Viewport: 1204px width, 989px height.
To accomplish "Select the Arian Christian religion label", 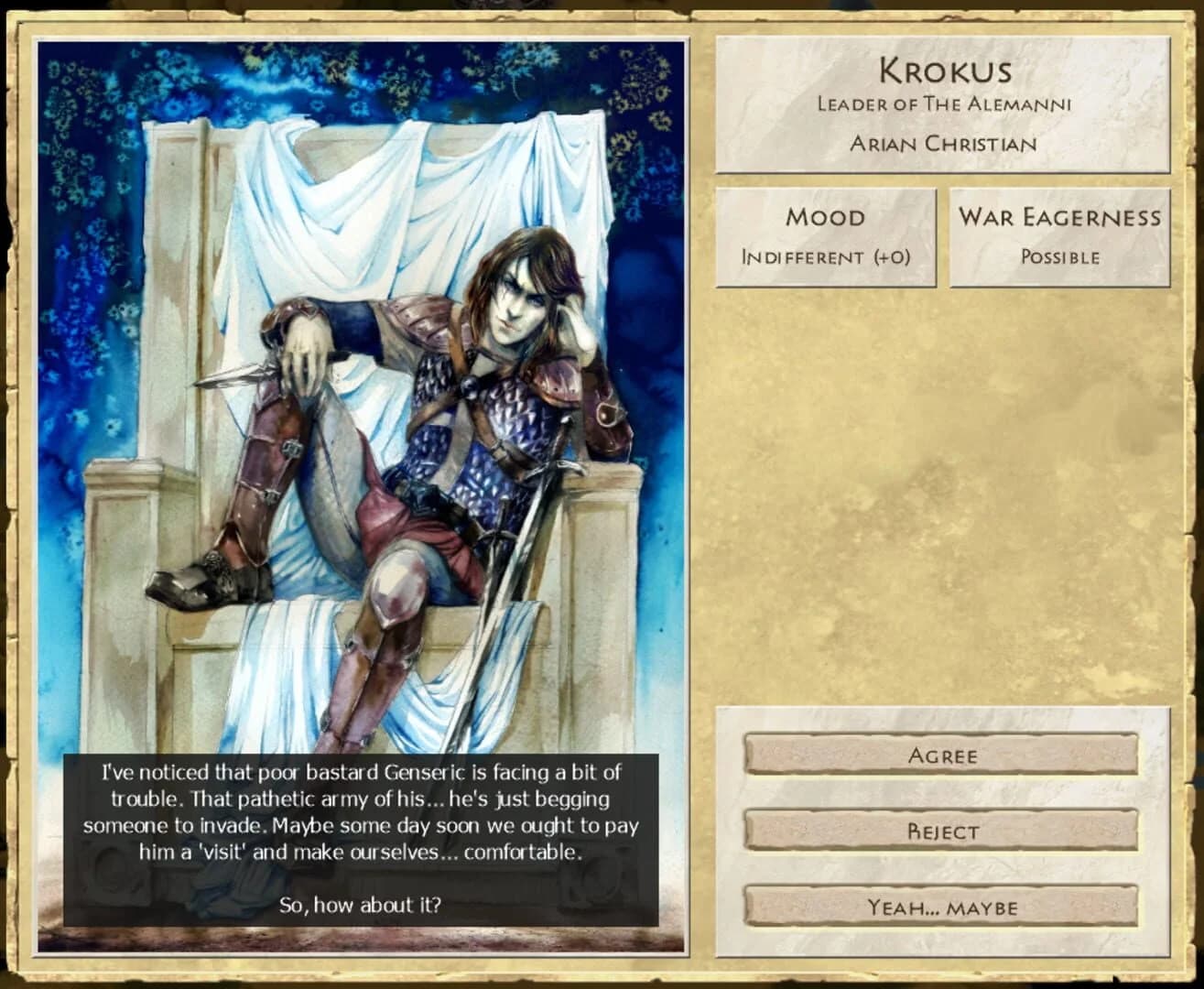I will coord(943,143).
